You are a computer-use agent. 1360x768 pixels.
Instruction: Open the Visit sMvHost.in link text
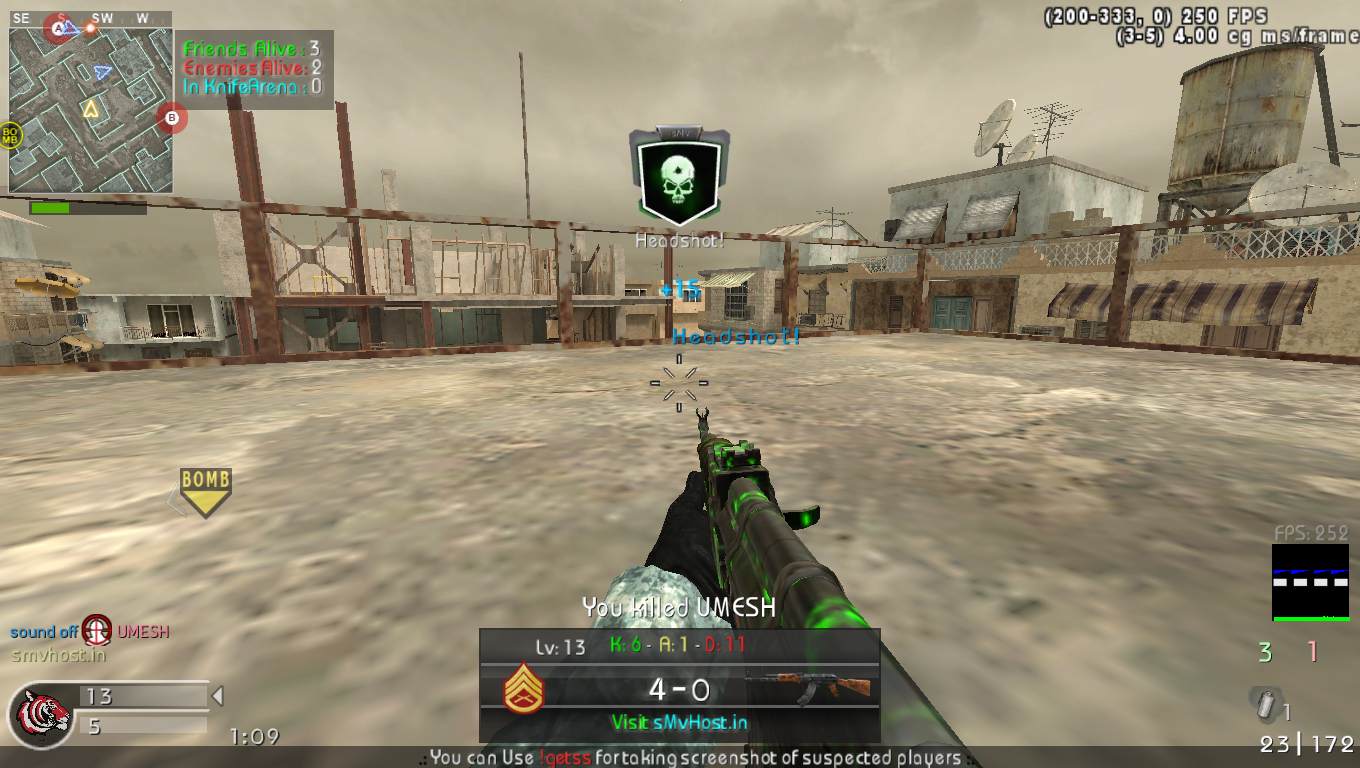click(679, 722)
